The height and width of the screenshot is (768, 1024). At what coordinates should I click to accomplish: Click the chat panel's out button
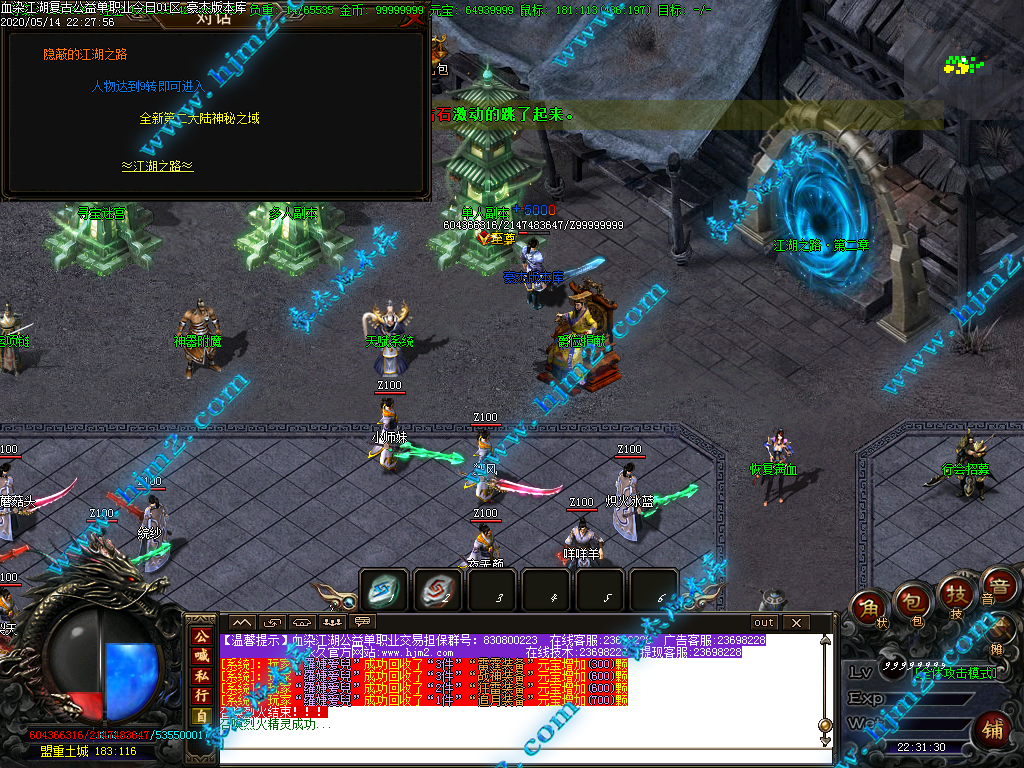764,622
